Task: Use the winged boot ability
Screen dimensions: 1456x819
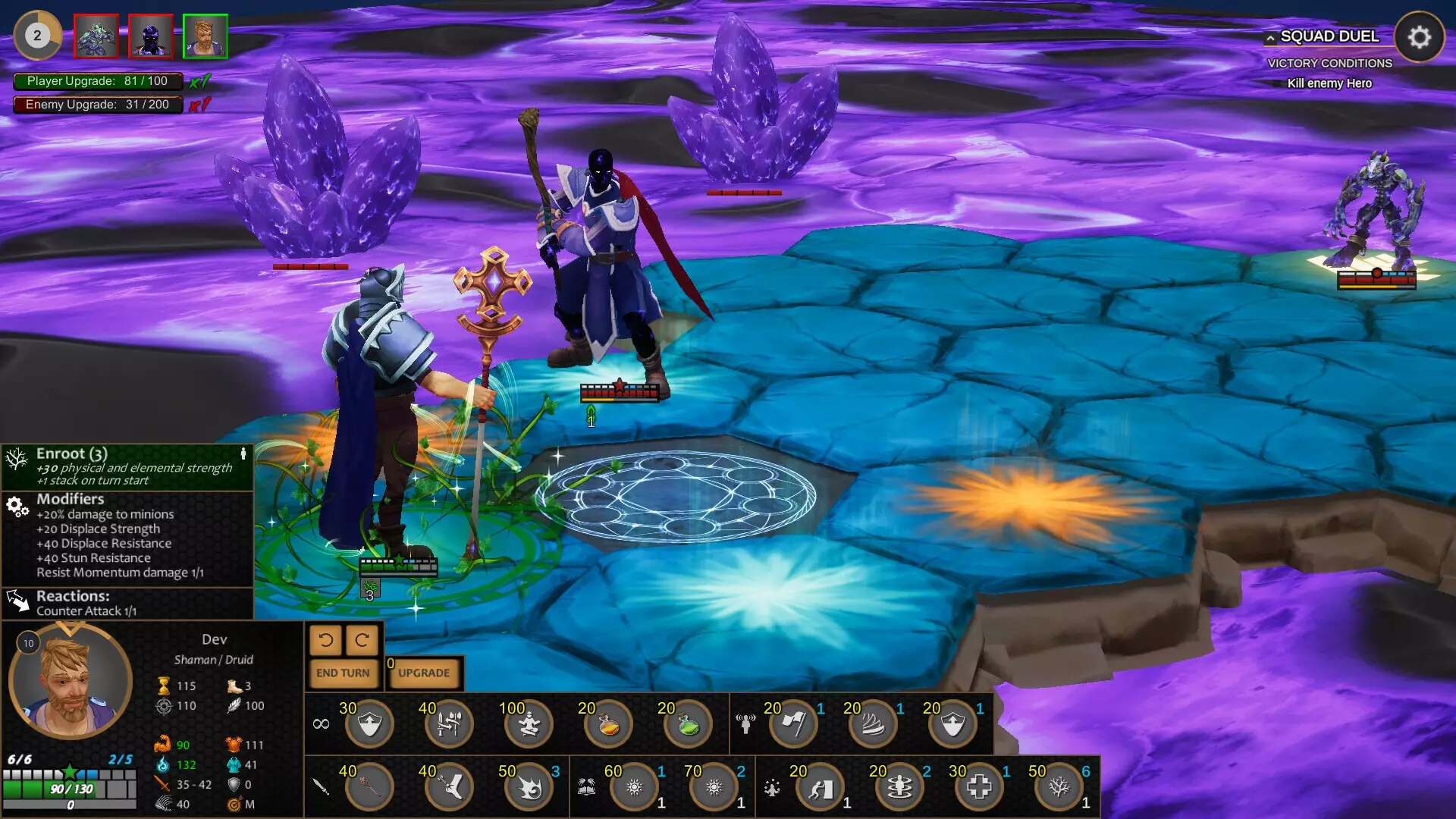Action: click(x=449, y=788)
